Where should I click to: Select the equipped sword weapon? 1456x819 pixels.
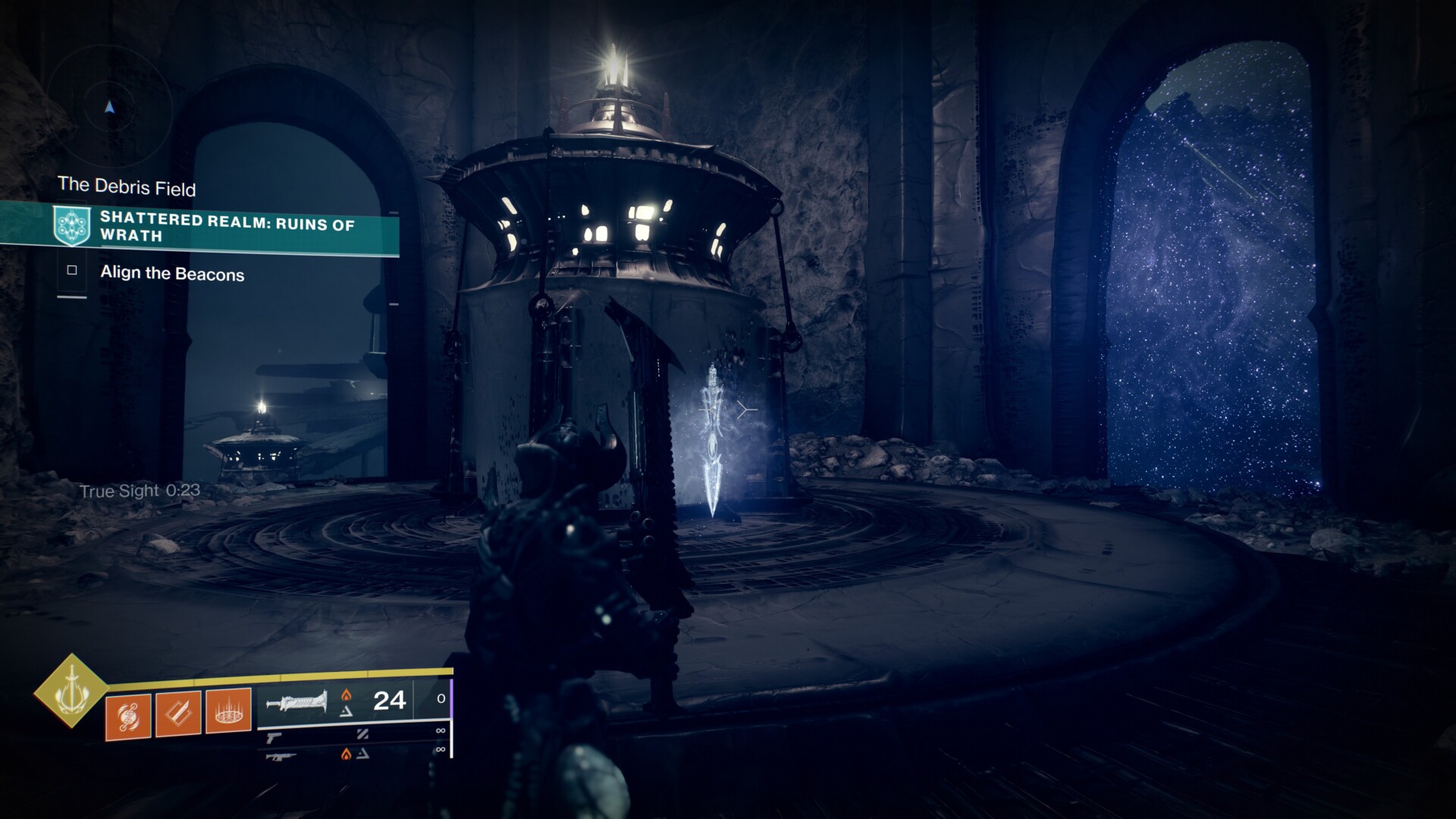(297, 701)
